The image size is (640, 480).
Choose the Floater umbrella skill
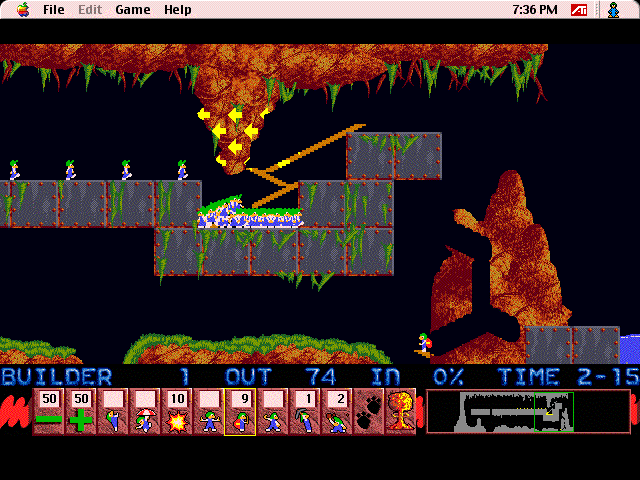coord(144,412)
